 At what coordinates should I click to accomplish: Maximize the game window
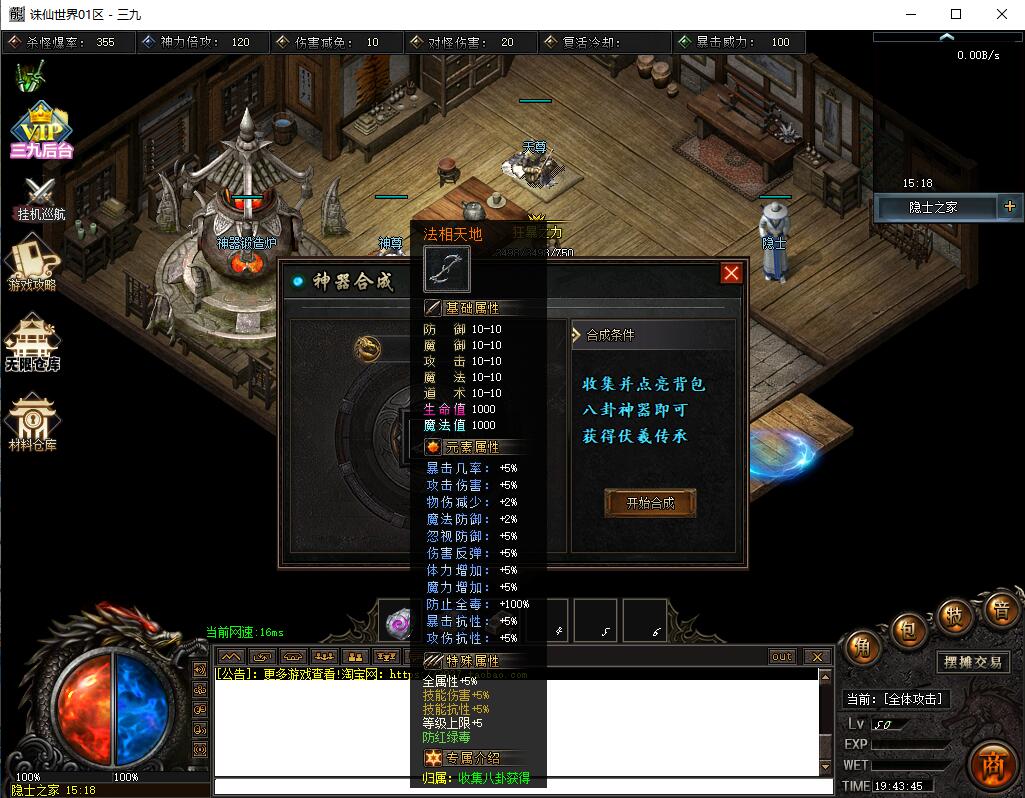click(956, 14)
